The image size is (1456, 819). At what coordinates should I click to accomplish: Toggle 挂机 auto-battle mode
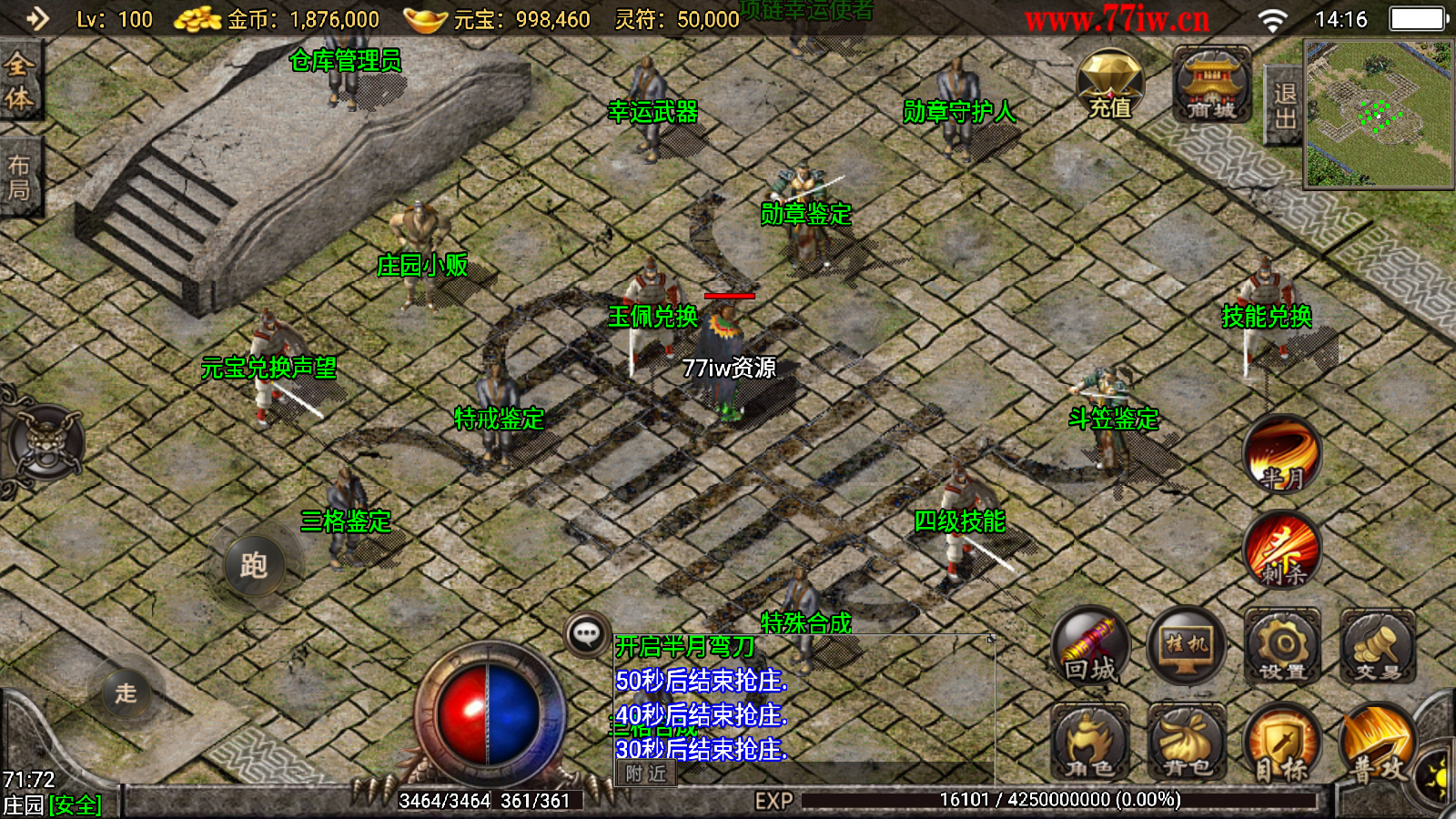coord(1187,646)
